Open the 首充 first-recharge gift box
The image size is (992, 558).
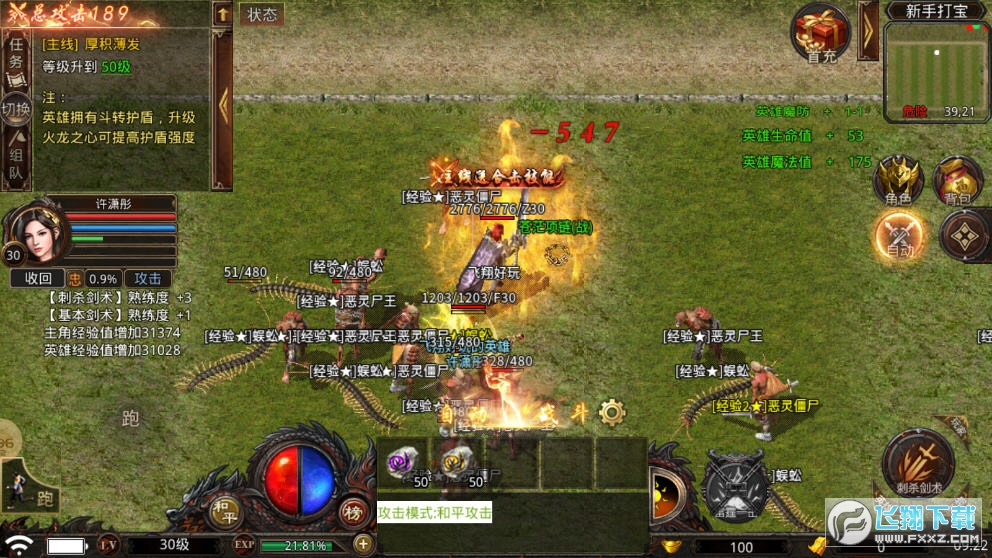tap(822, 33)
